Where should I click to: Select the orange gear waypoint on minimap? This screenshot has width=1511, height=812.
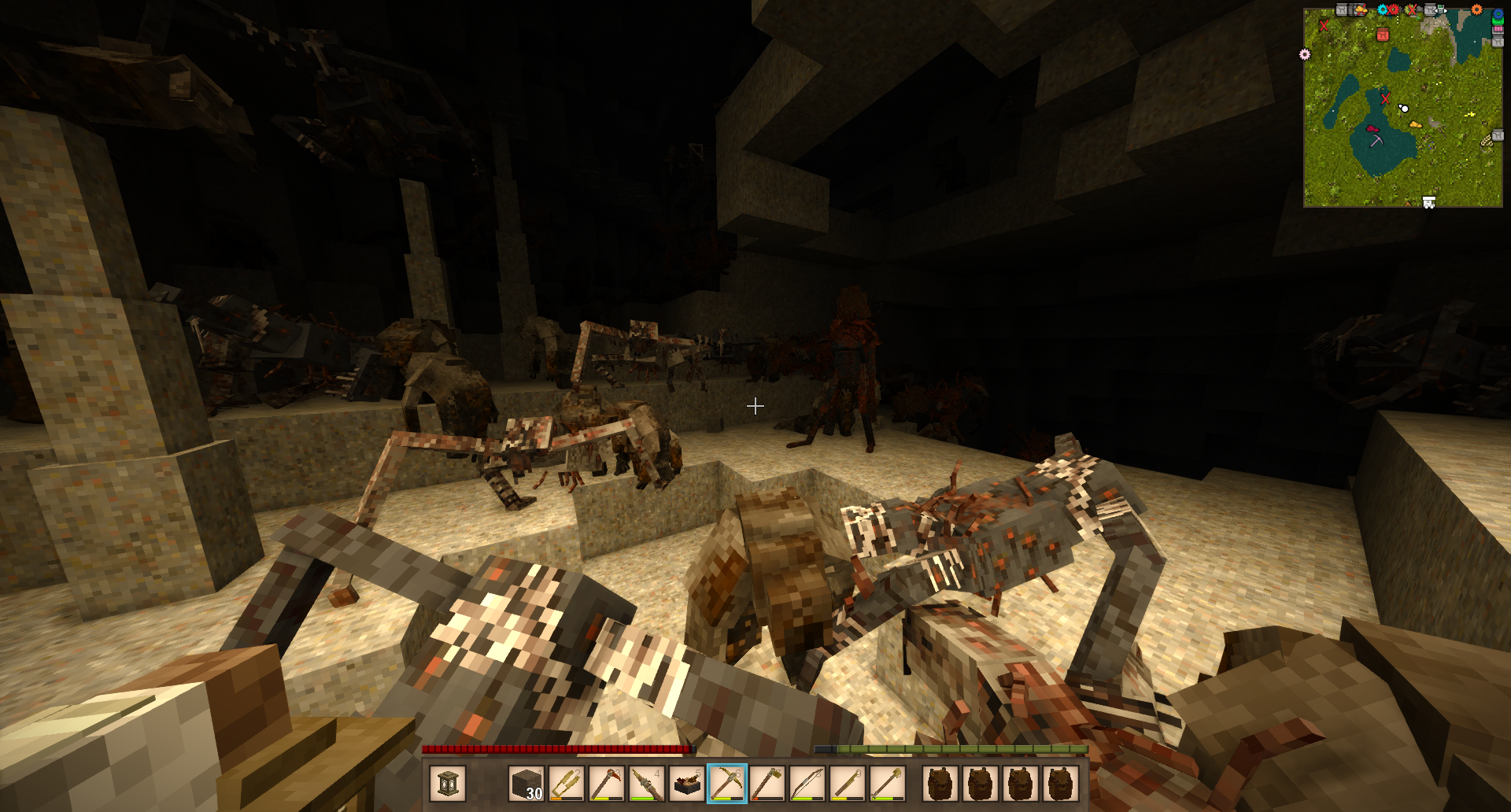click(1476, 10)
